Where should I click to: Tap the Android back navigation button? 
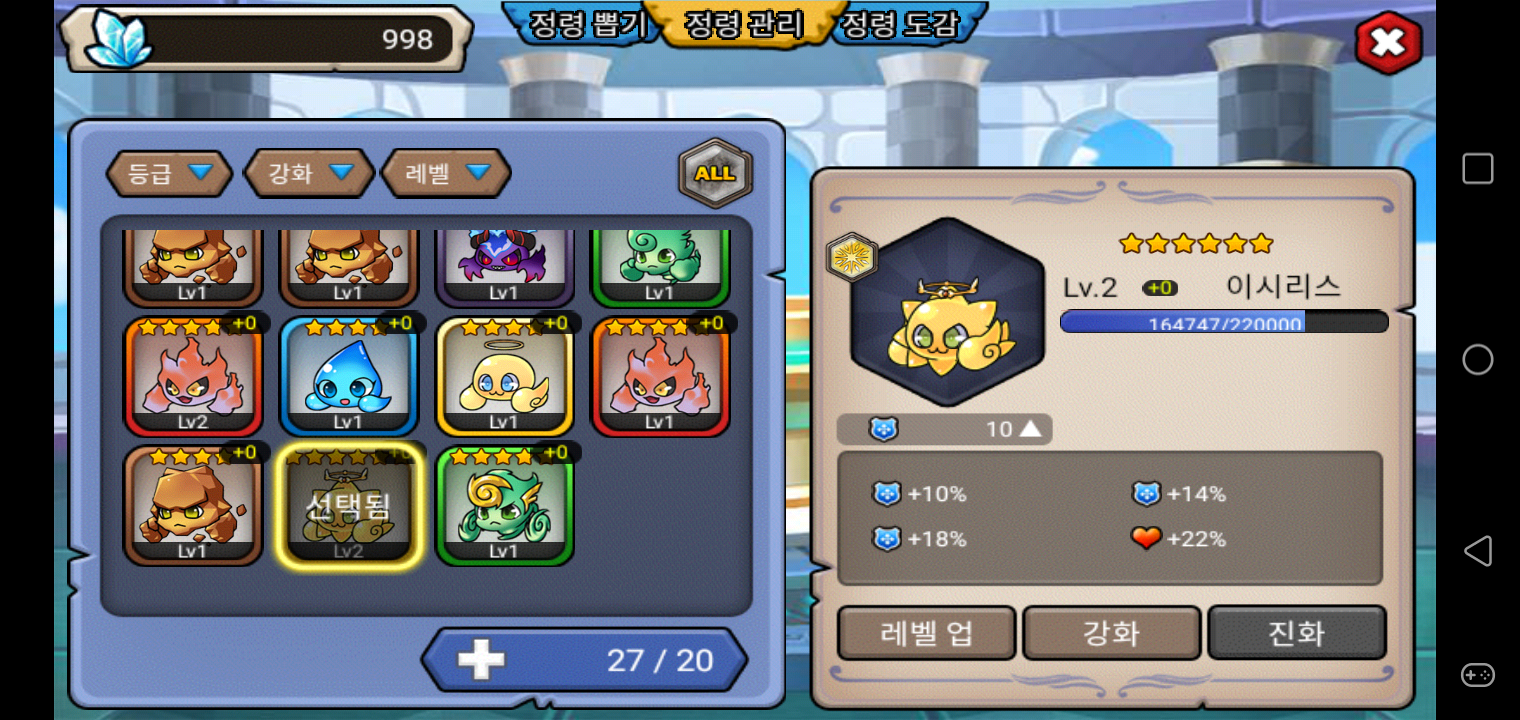coord(1477,551)
